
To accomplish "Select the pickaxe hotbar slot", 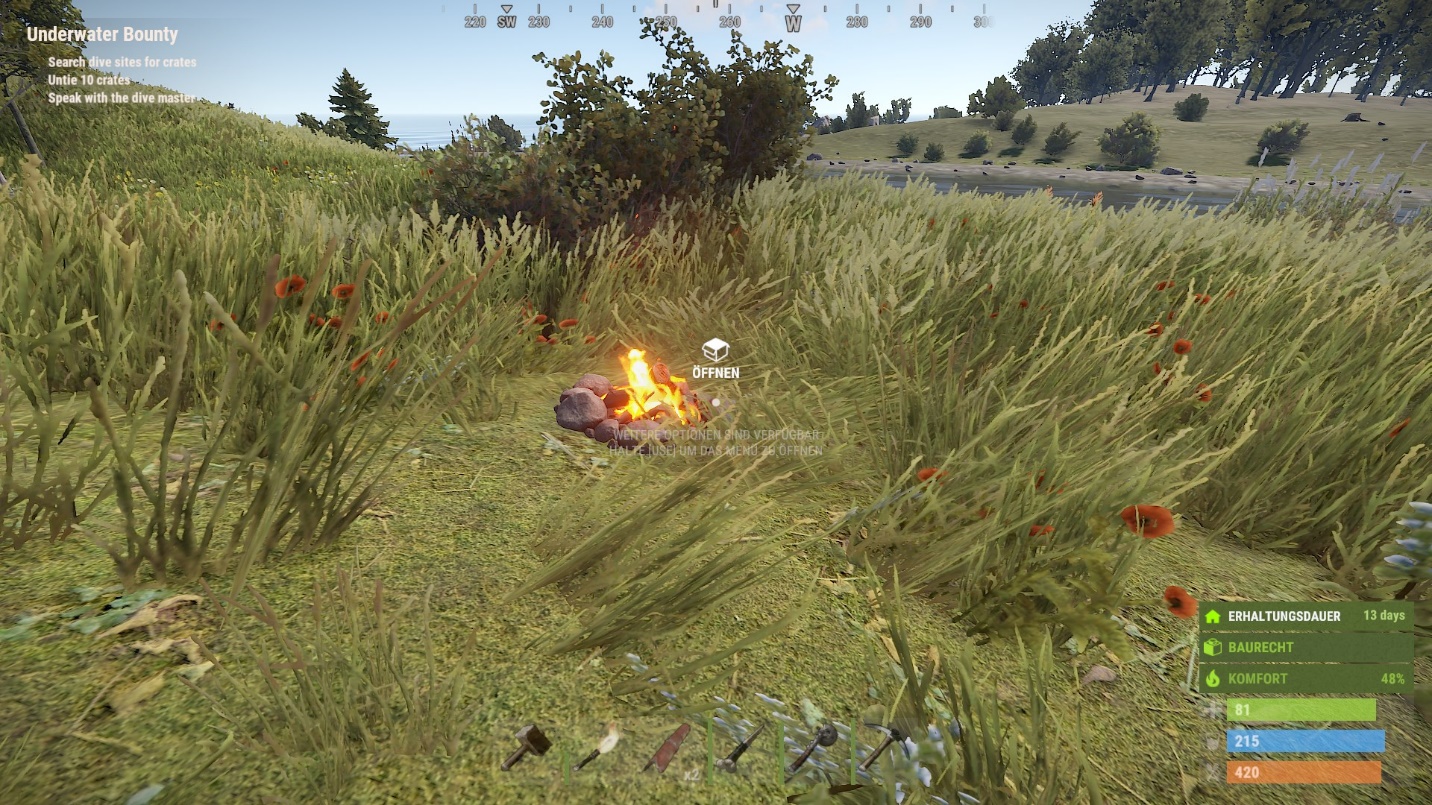I will [x=886, y=745].
